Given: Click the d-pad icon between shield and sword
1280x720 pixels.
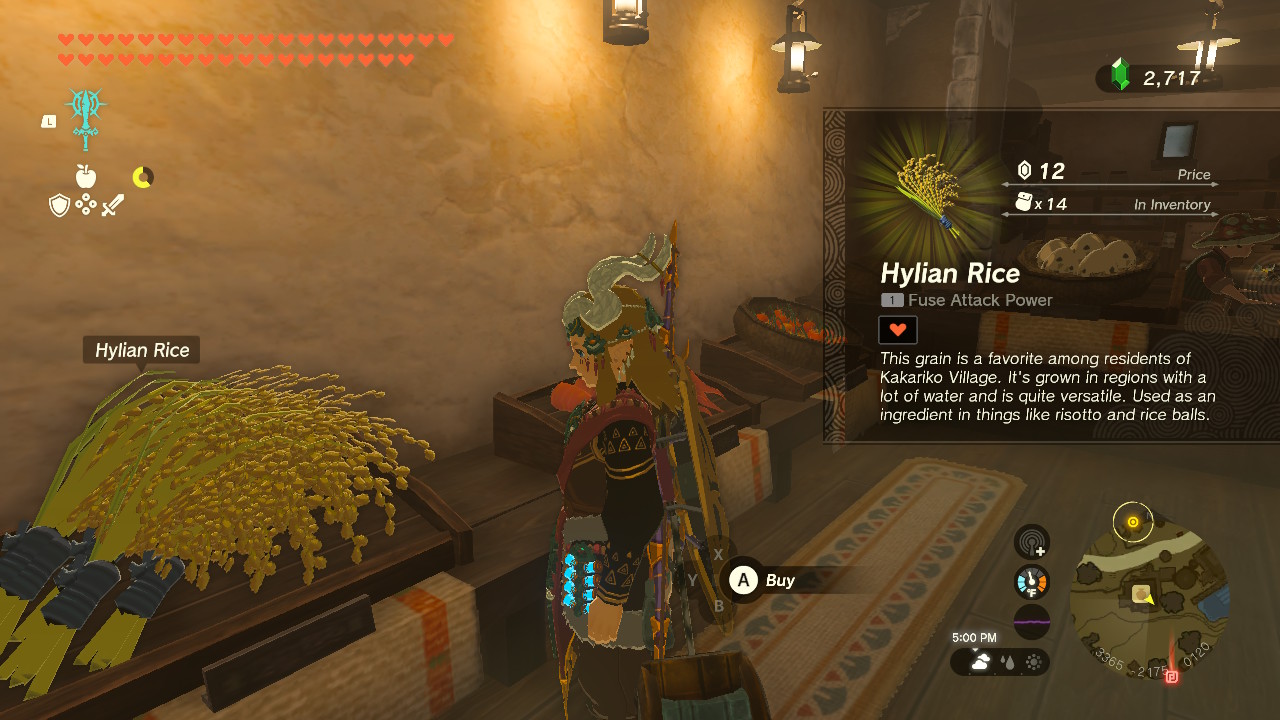Looking at the screenshot, I should click(x=85, y=204).
